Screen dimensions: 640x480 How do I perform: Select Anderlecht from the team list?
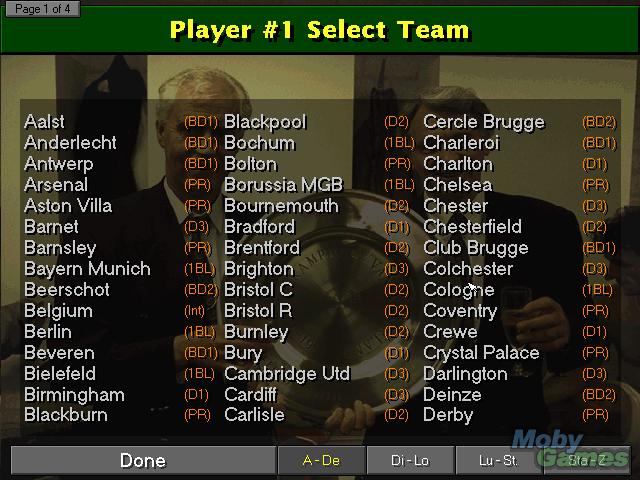[x=70, y=143]
